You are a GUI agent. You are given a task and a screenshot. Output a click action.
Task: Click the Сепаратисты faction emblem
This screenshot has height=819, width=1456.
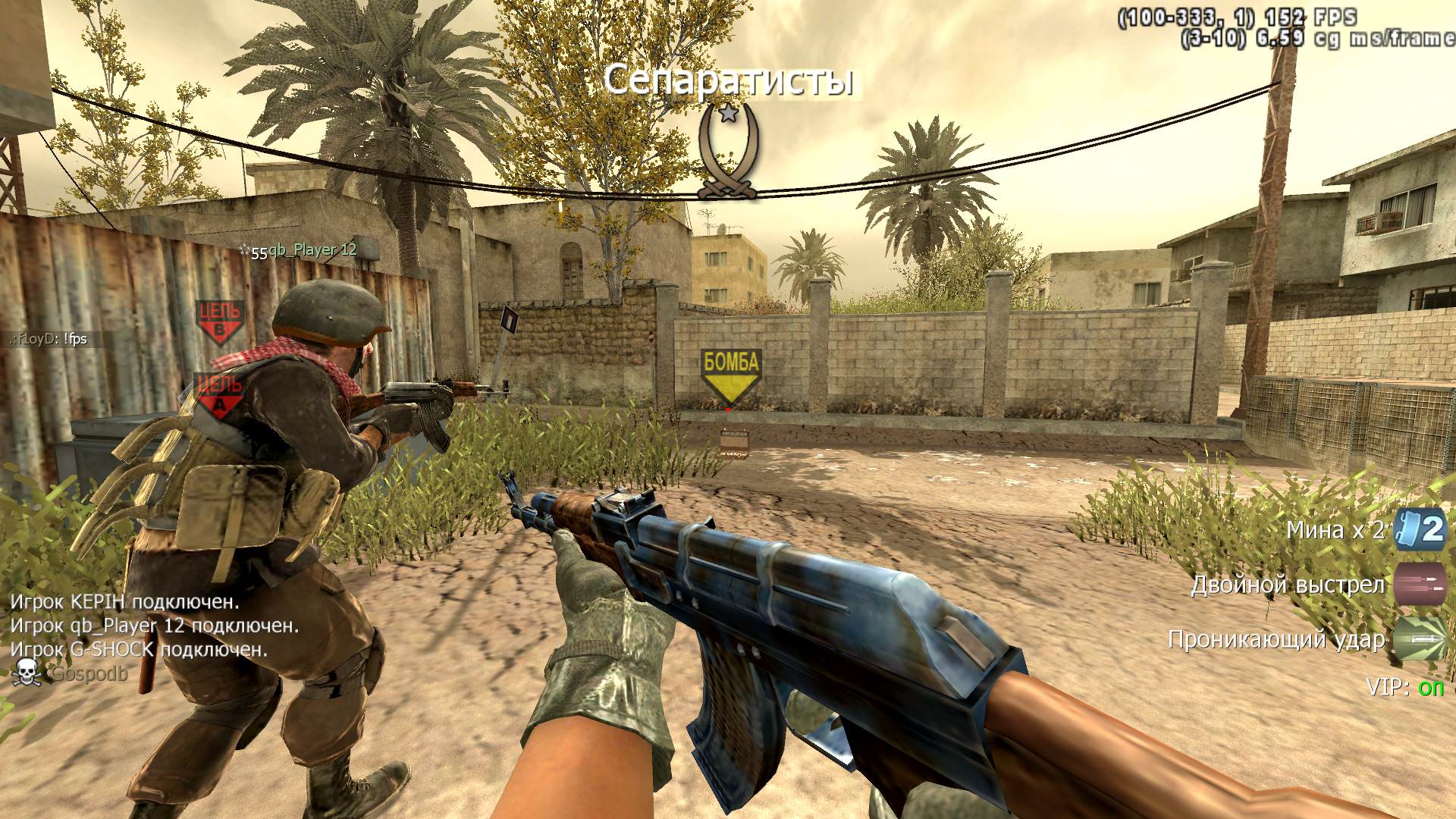click(x=727, y=152)
